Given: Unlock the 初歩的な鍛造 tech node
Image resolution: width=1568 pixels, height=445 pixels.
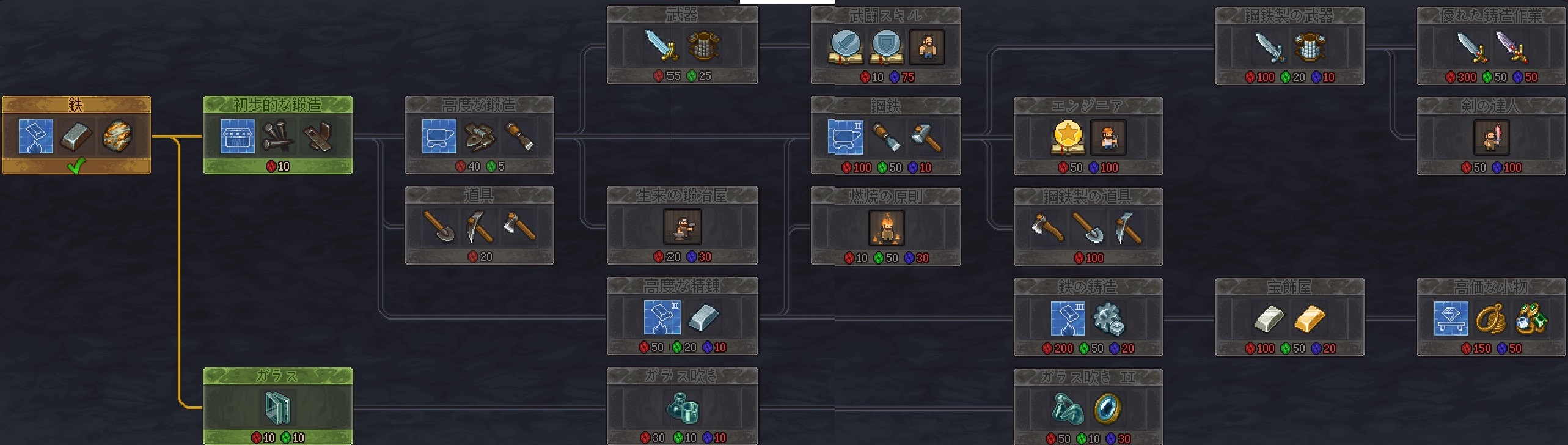Looking at the screenshot, I should (x=277, y=135).
